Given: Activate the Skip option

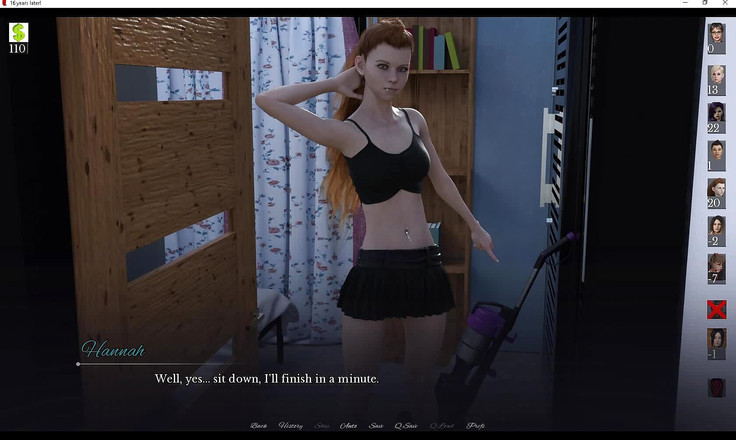Looking at the screenshot, I should click(322, 426).
